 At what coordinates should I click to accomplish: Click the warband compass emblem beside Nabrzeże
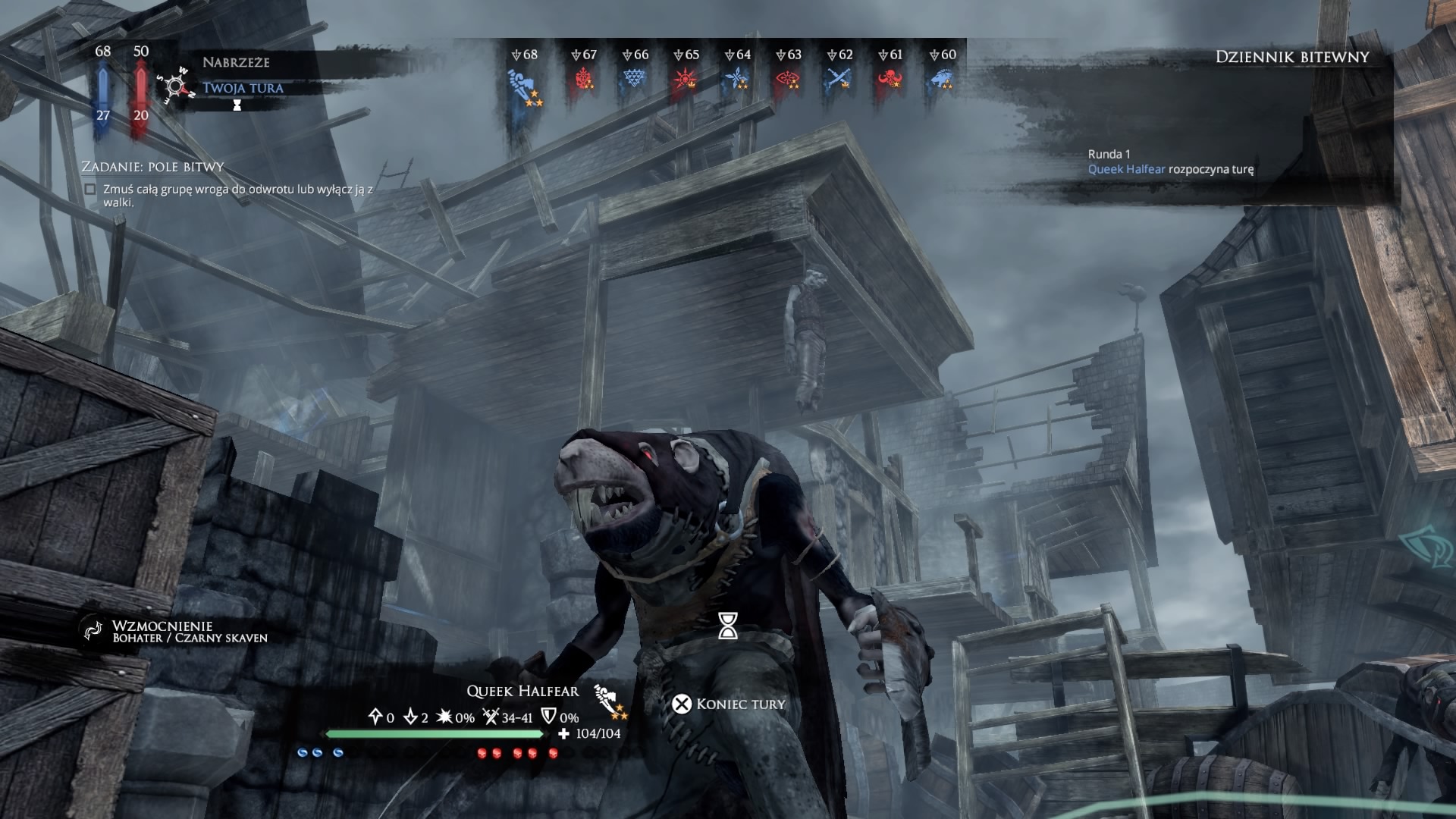pyautogui.click(x=174, y=86)
